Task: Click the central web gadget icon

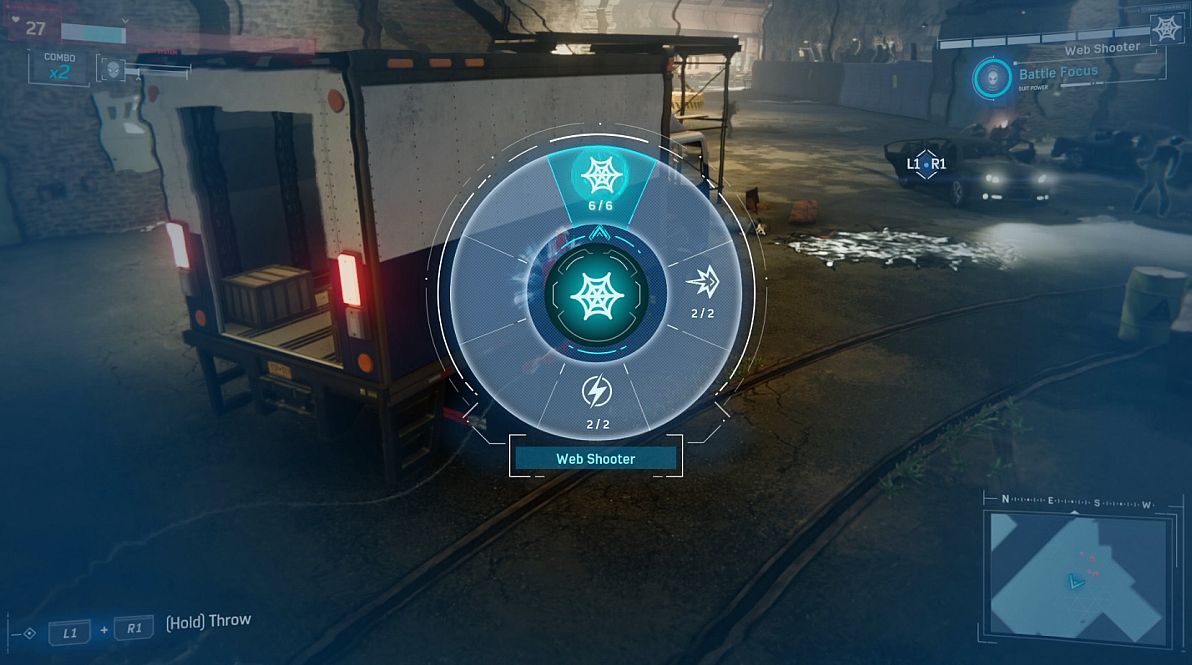Action: [x=597, y=294]
